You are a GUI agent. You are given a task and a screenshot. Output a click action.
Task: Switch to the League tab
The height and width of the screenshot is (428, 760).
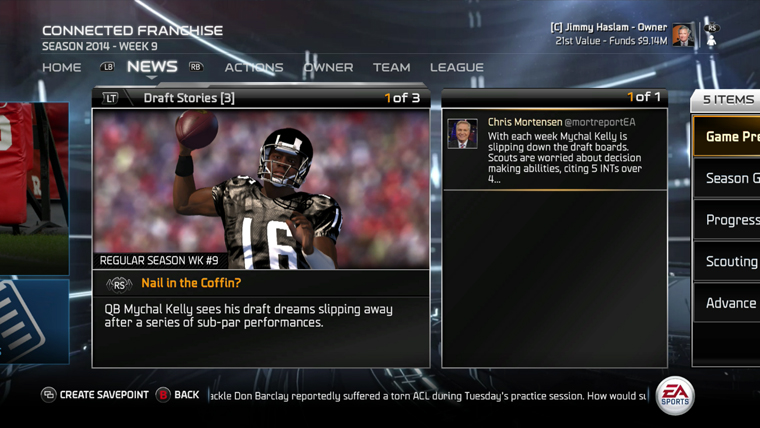click(x=456, y=67)
